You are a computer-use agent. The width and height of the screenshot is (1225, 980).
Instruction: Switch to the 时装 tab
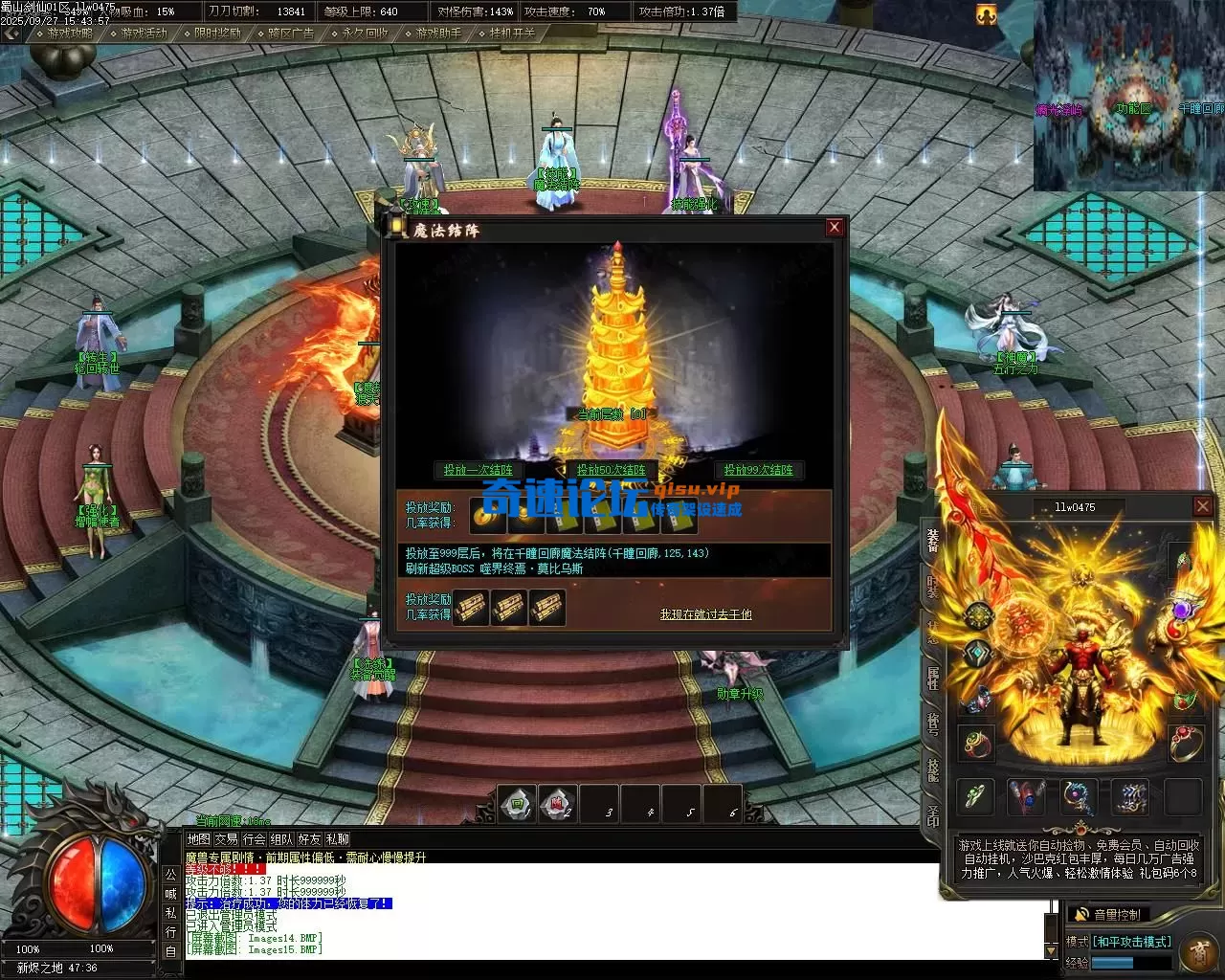pos(932,586)
